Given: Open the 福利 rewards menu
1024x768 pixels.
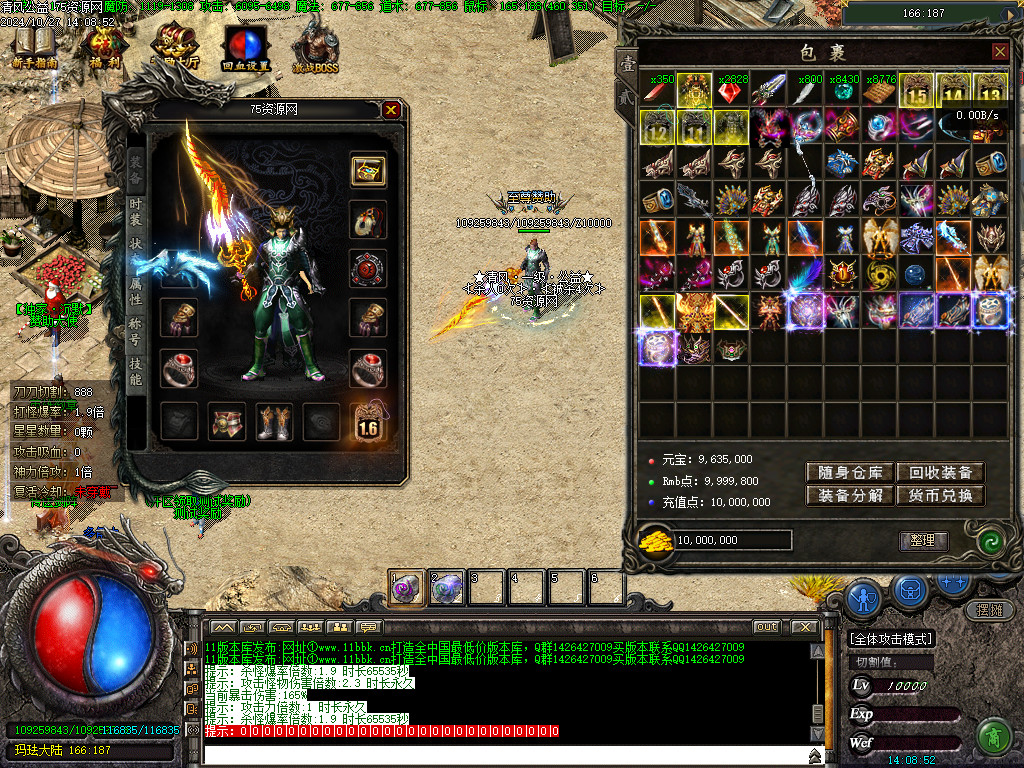Looking at the screenshot, I should click(x=103, y=46).
